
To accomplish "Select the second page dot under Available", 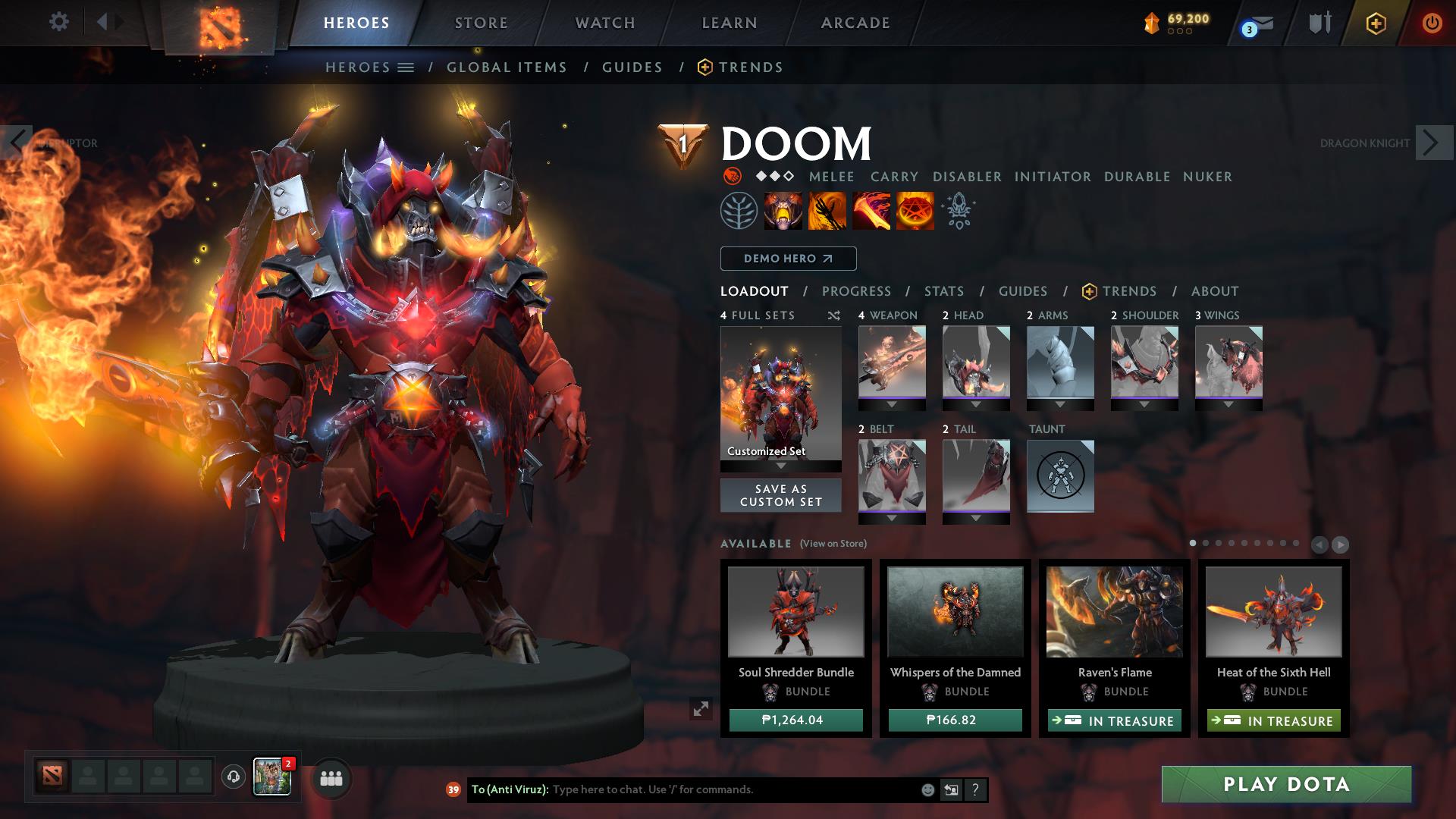I will tap(1207, 543).
